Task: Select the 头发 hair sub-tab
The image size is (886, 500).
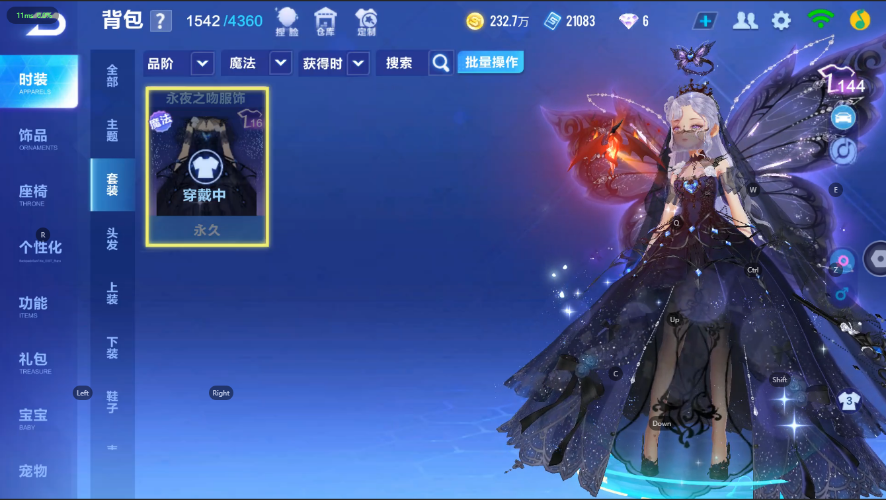Action: tap(112, 238)
